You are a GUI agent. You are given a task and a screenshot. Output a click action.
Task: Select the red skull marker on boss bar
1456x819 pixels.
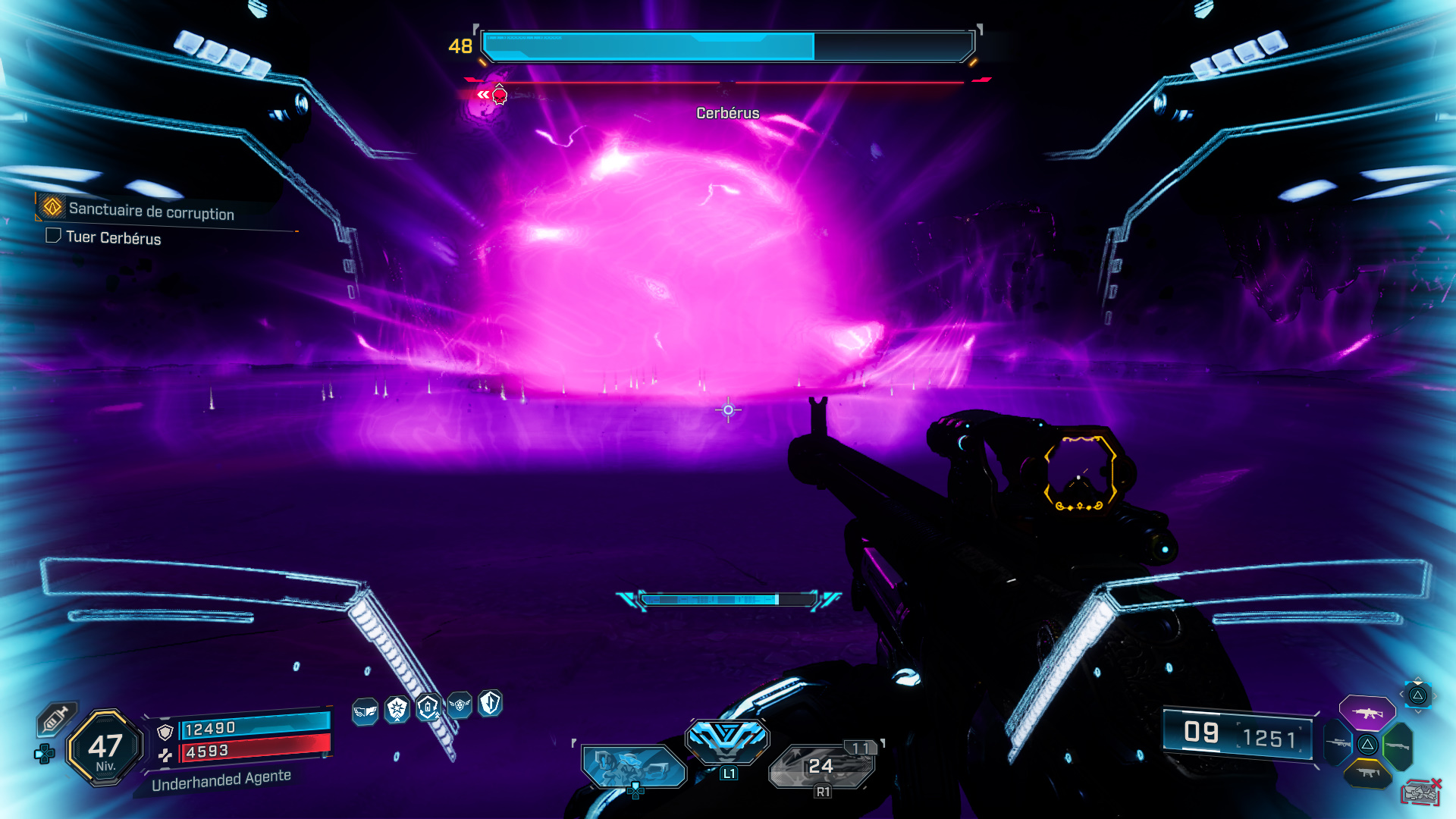[500, 95]
